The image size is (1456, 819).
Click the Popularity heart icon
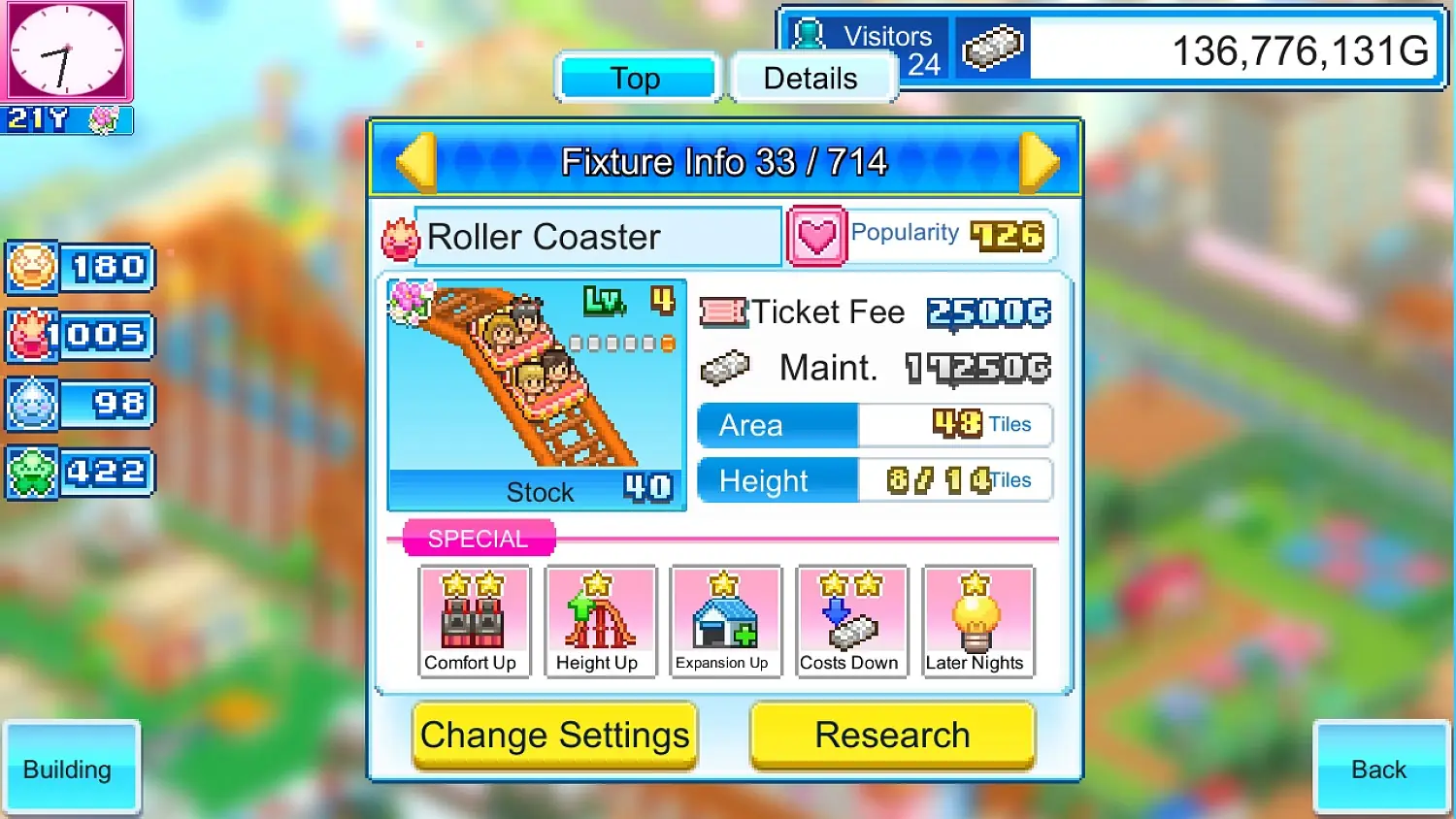(x=816, y=235)
